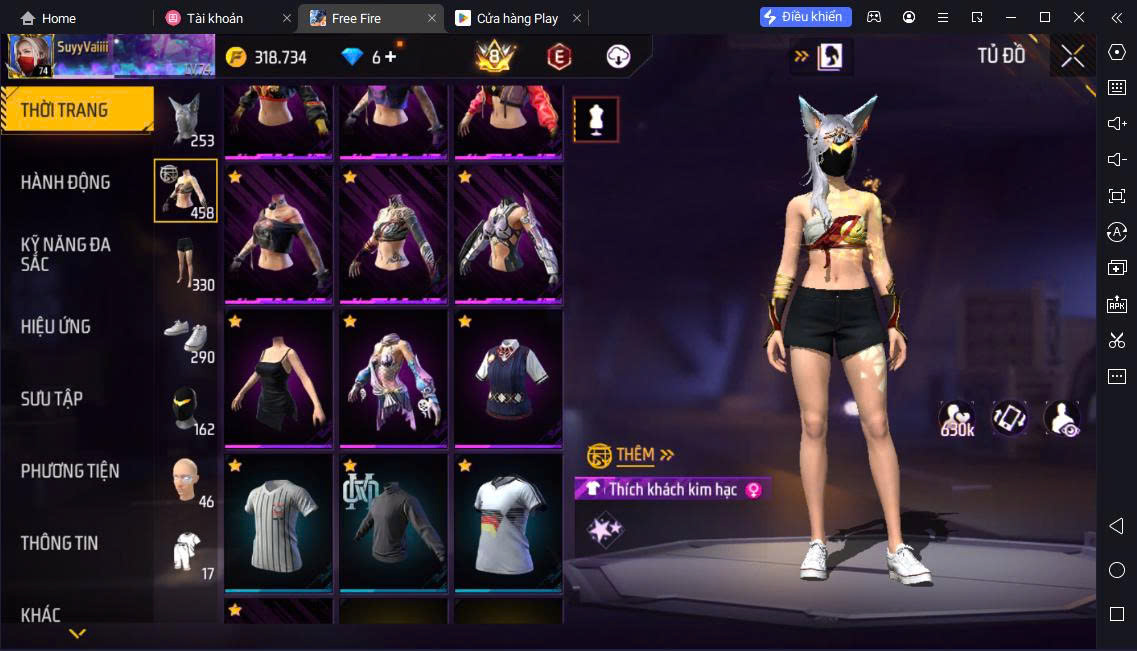Select the sneakers shoes category

185,336
